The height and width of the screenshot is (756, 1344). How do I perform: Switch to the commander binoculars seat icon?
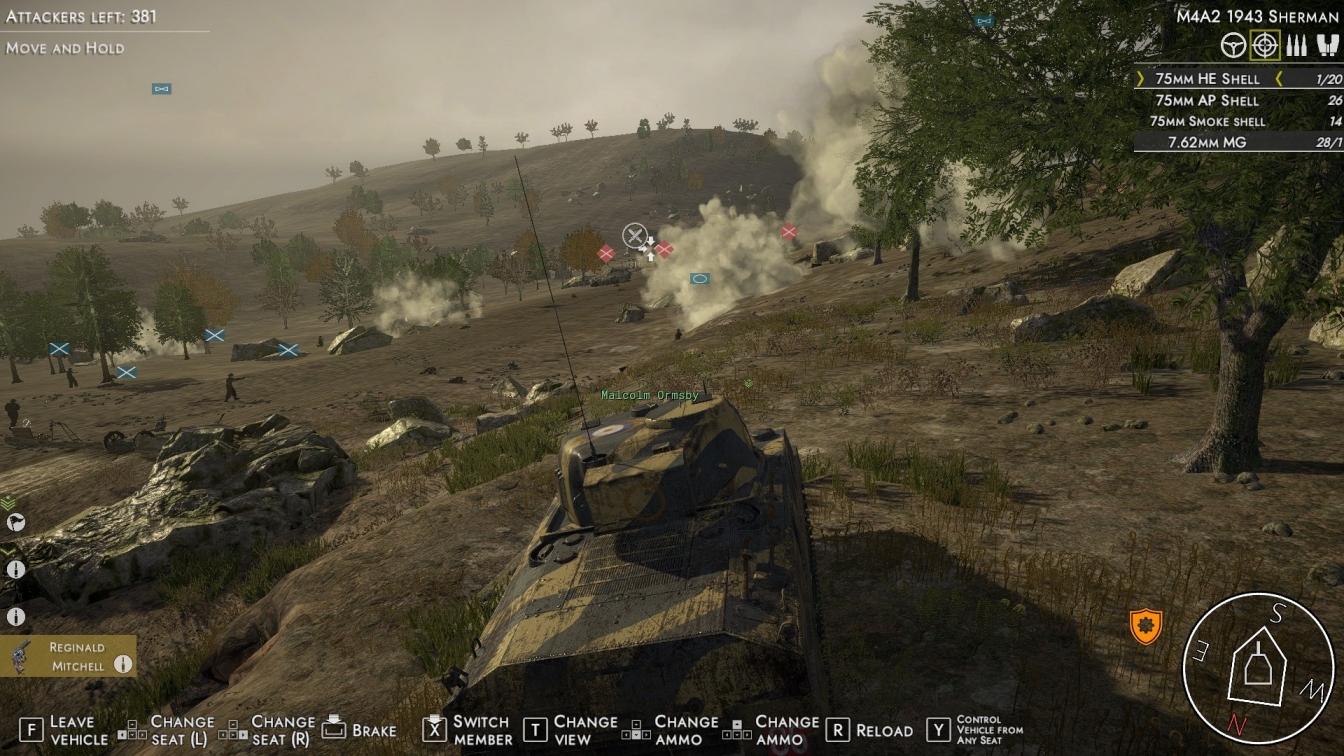[x=1327, y=45]
